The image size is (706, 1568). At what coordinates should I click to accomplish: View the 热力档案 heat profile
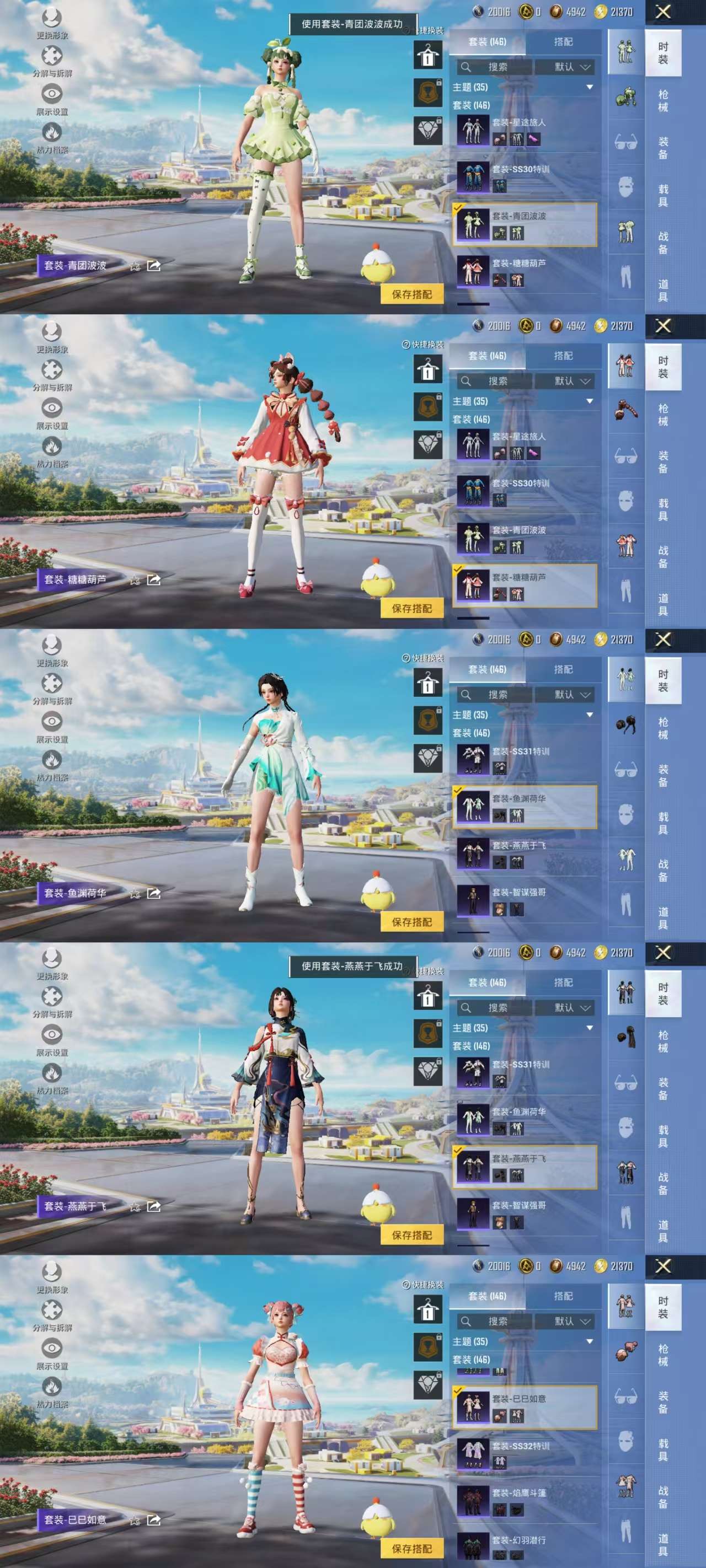52,134
